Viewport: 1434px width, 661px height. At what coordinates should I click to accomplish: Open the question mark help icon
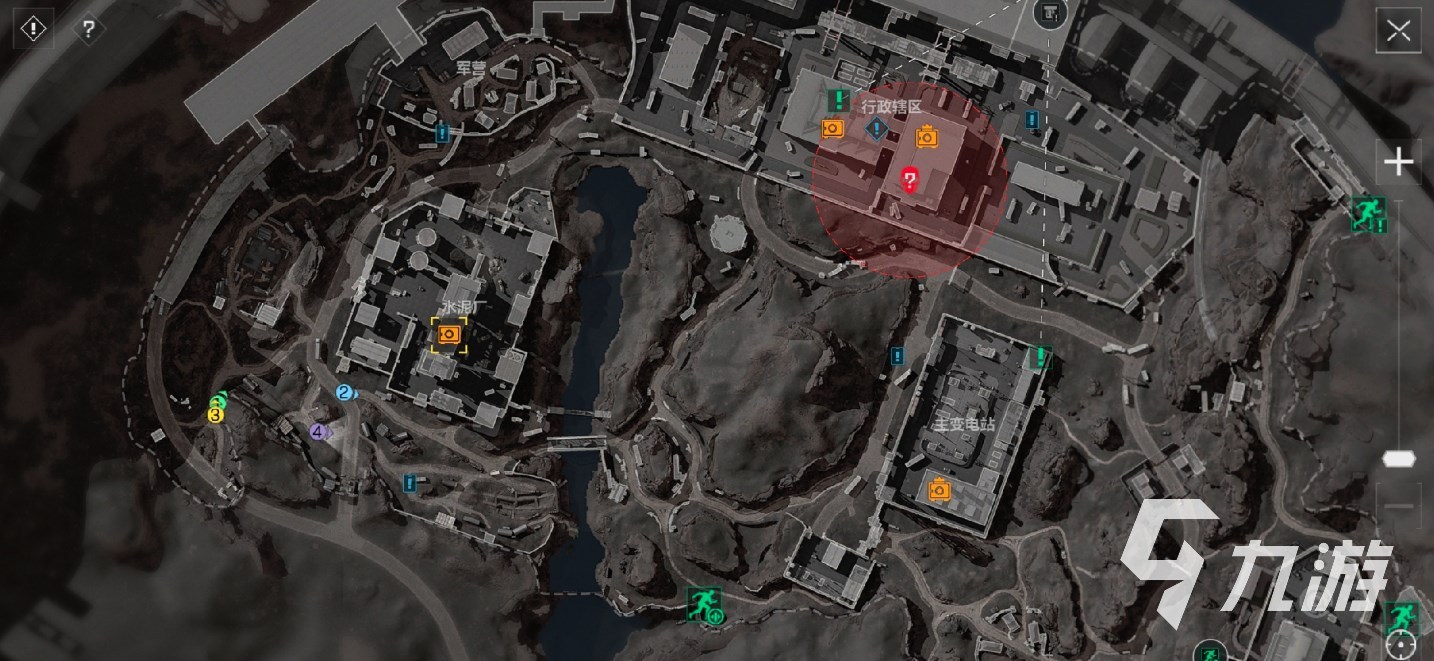(x=88, y=29)
